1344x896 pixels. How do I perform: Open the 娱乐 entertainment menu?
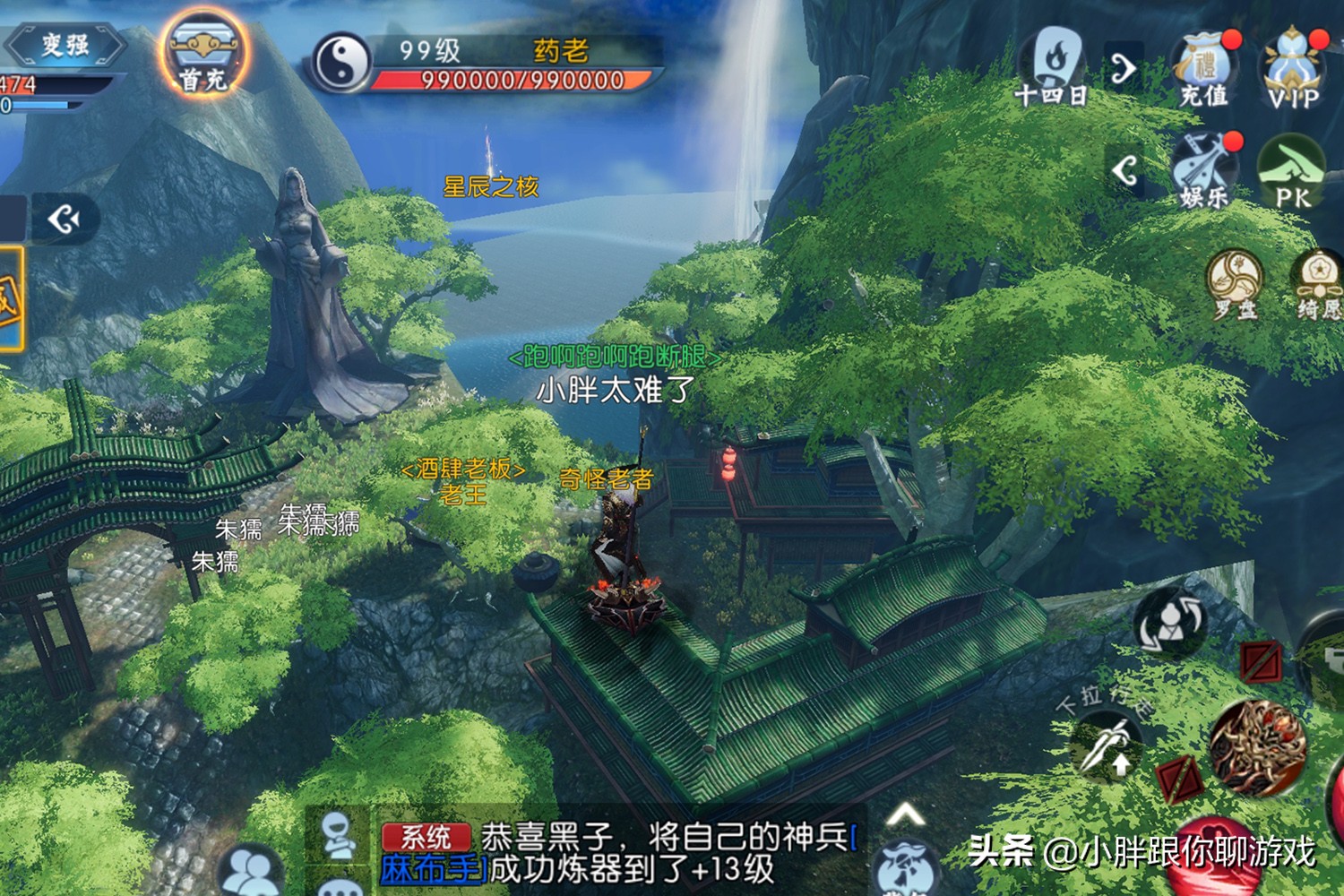(1204, 170)
